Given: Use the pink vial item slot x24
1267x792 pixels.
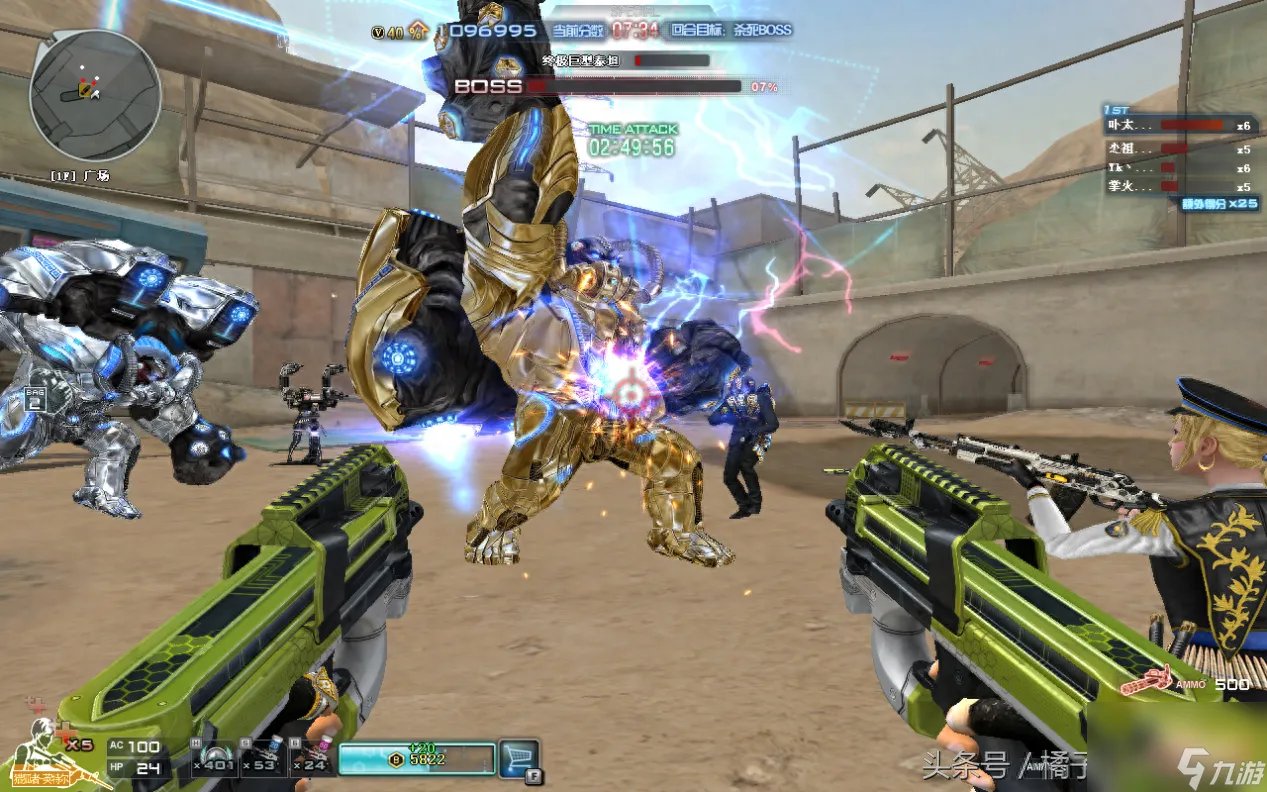Looking at the screenshot, I should click(311, 758).
